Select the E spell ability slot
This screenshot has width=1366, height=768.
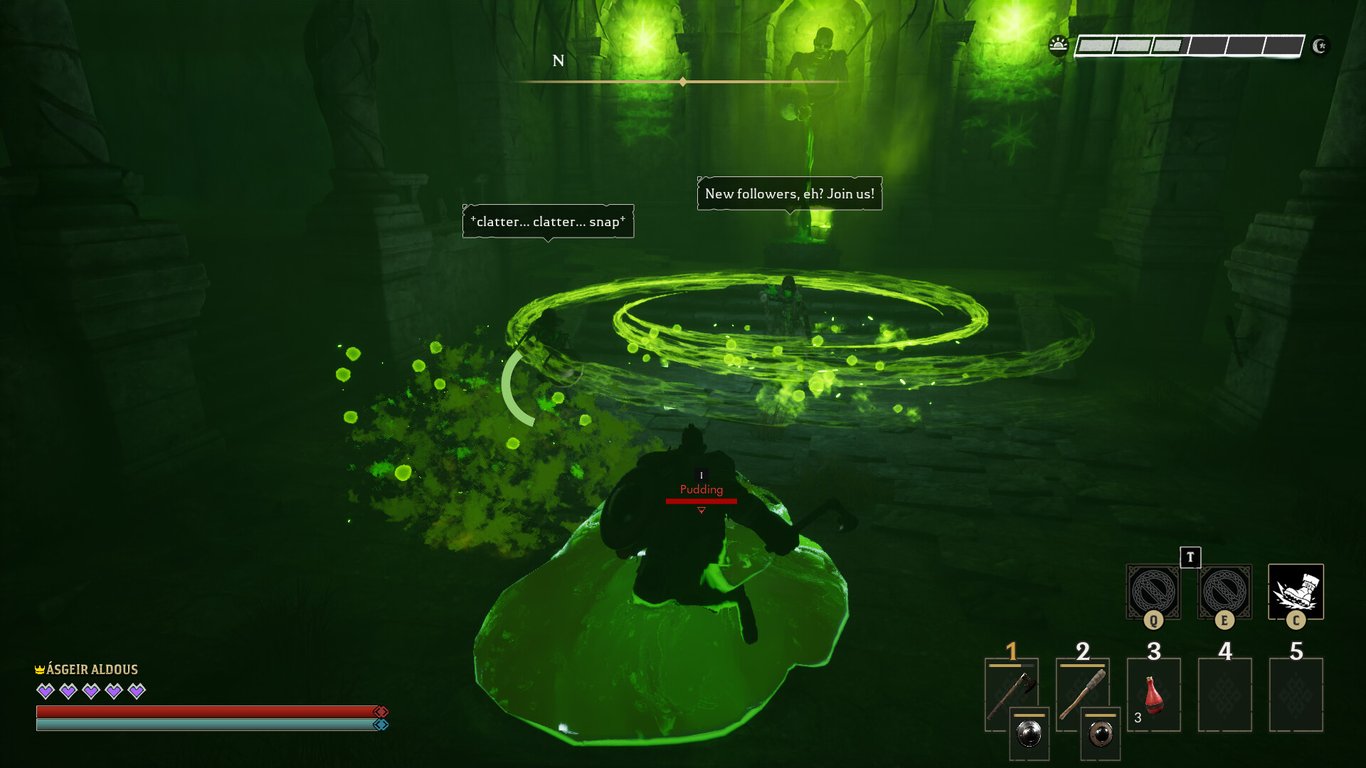tap(1224, 592)
